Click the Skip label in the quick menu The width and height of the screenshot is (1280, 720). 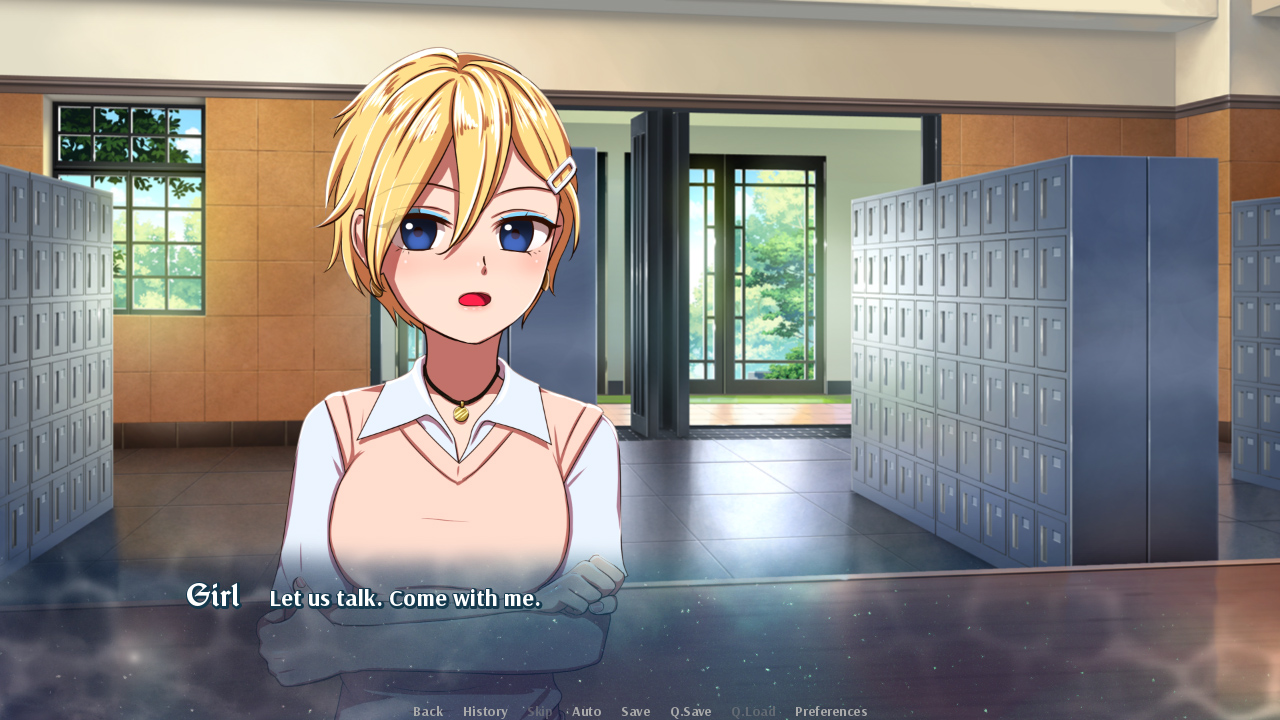(540, 711)
